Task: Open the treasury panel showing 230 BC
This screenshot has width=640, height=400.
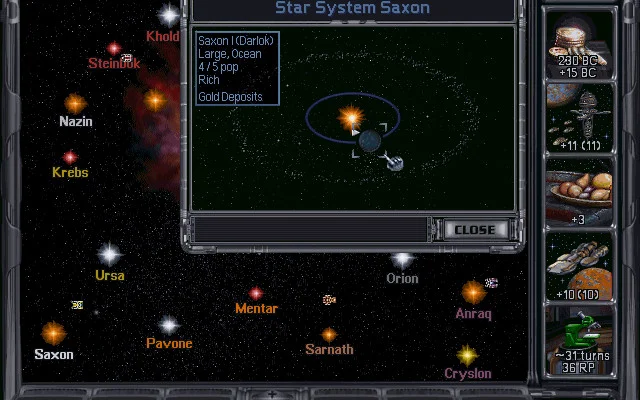Action: pyautogui.click(x=579, y=43)
